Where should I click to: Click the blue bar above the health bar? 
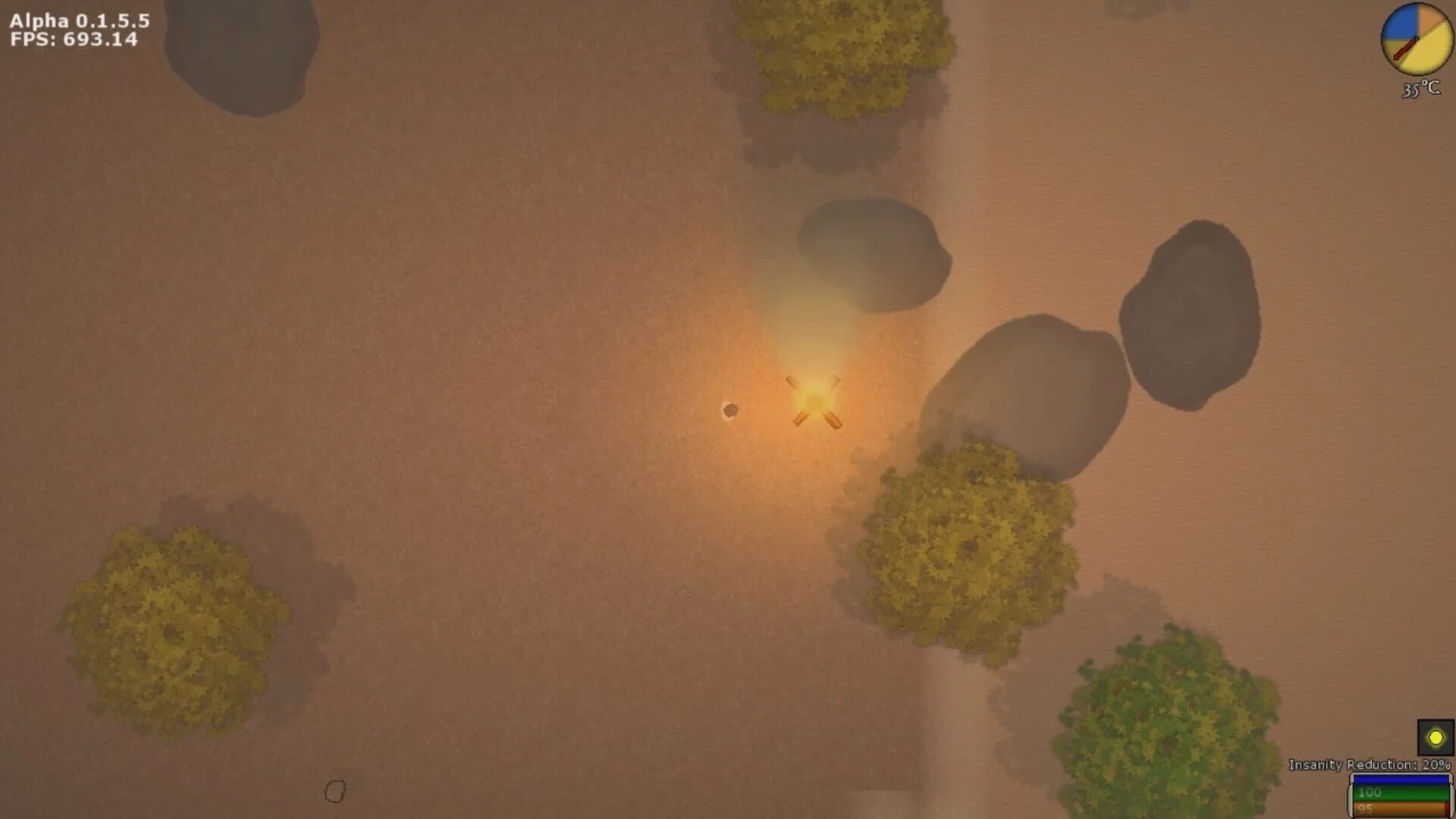point(1401,780)
